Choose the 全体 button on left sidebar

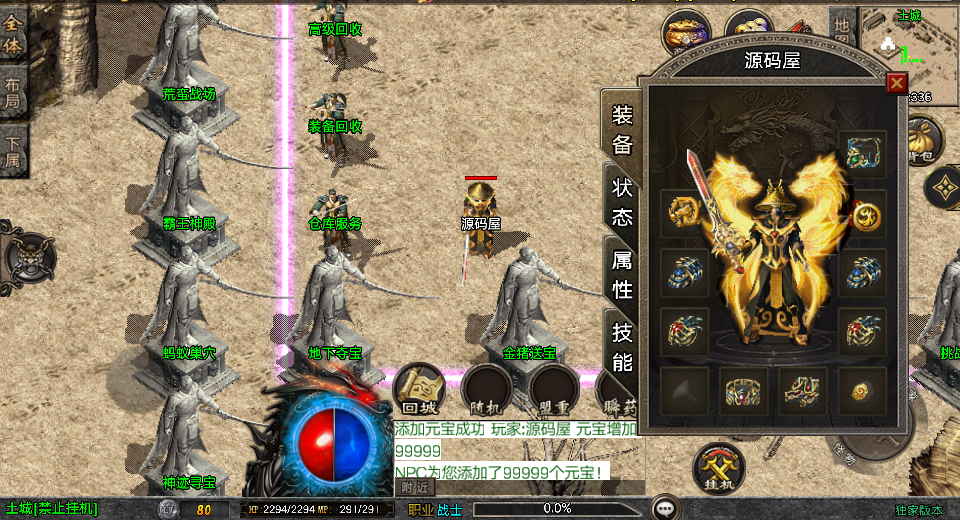tap(13, 34)
